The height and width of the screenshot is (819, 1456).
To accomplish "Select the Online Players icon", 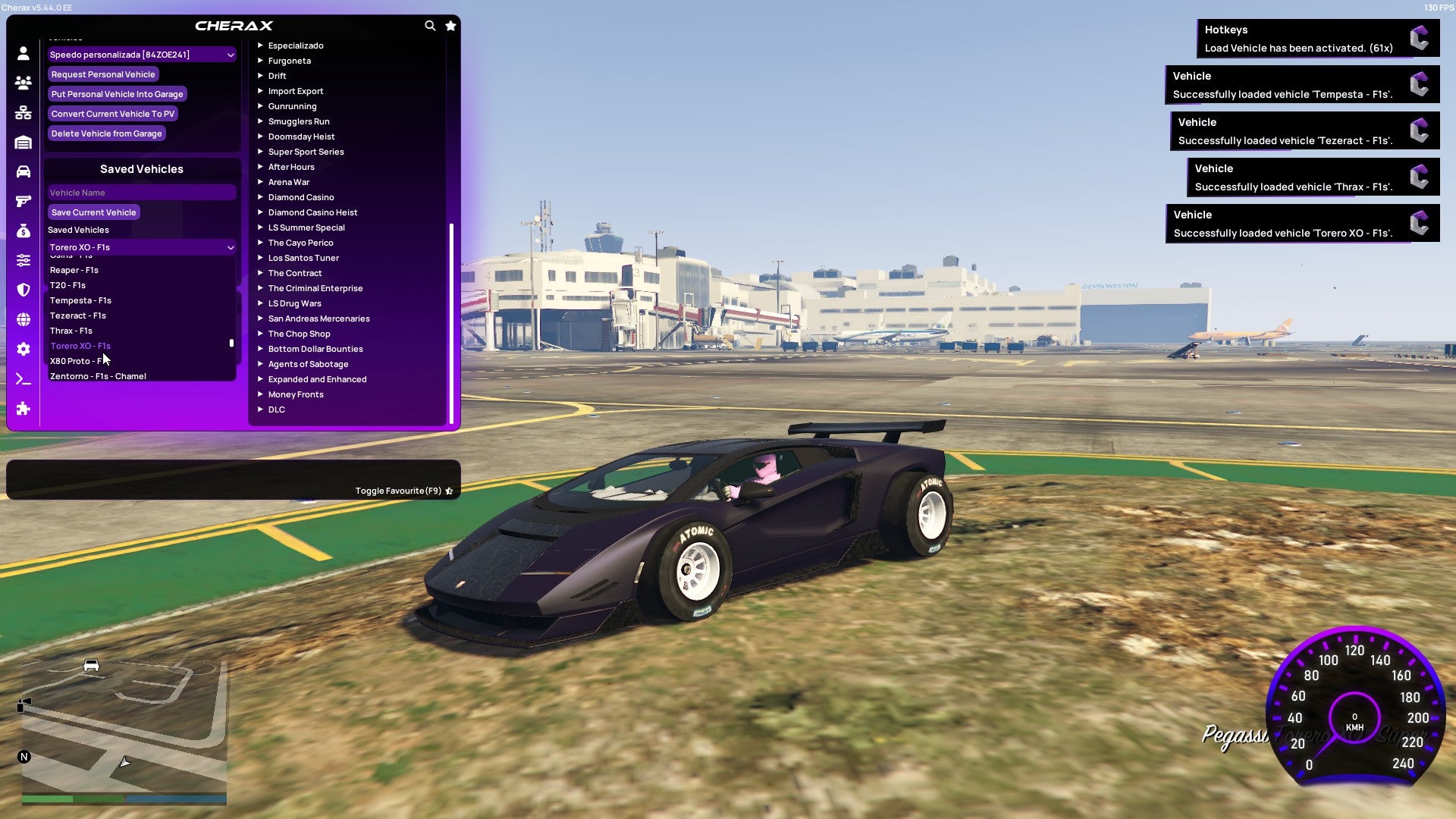I will click(23, 82).
